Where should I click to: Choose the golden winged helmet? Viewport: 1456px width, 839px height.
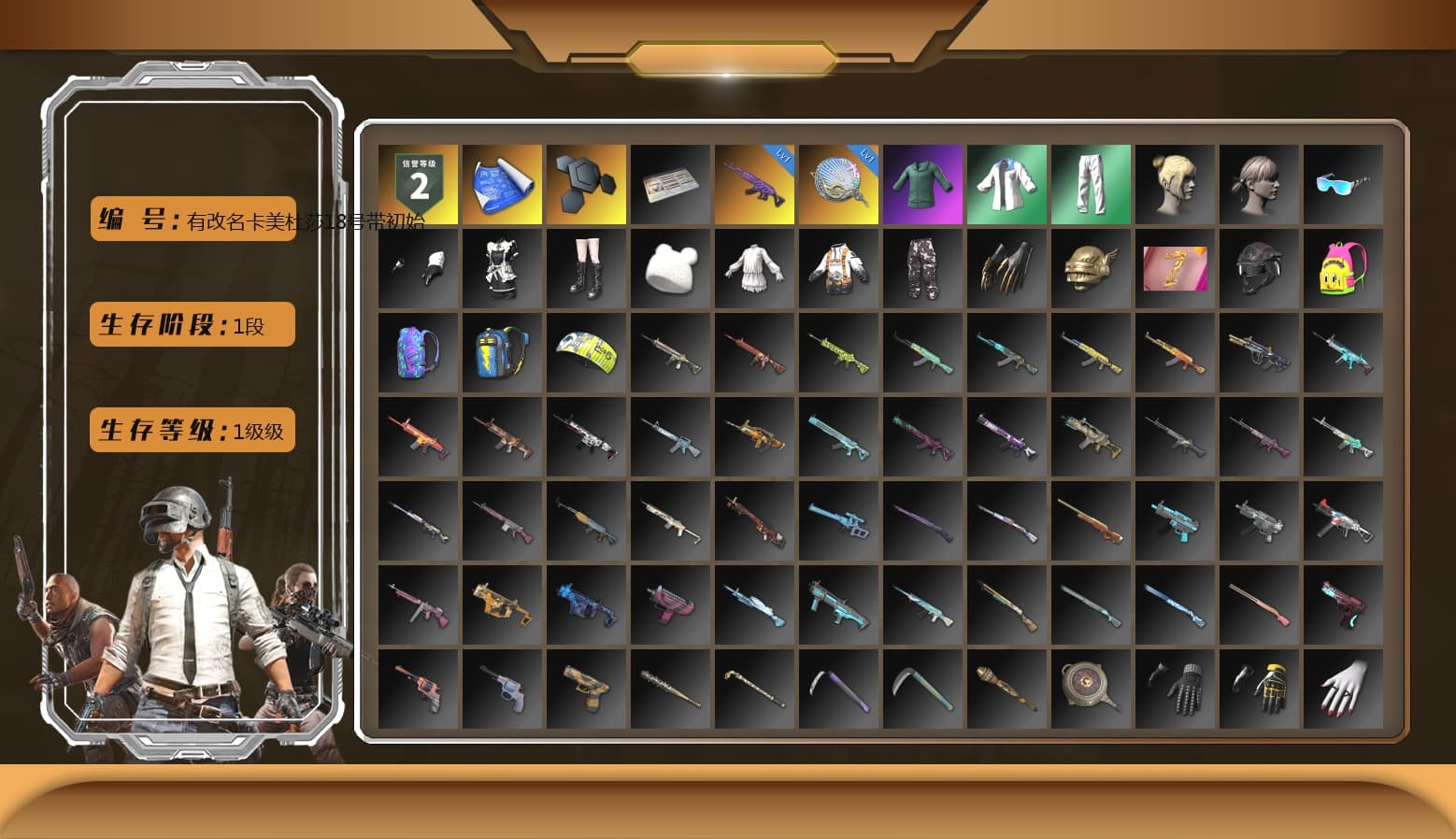click(1091, 269)
